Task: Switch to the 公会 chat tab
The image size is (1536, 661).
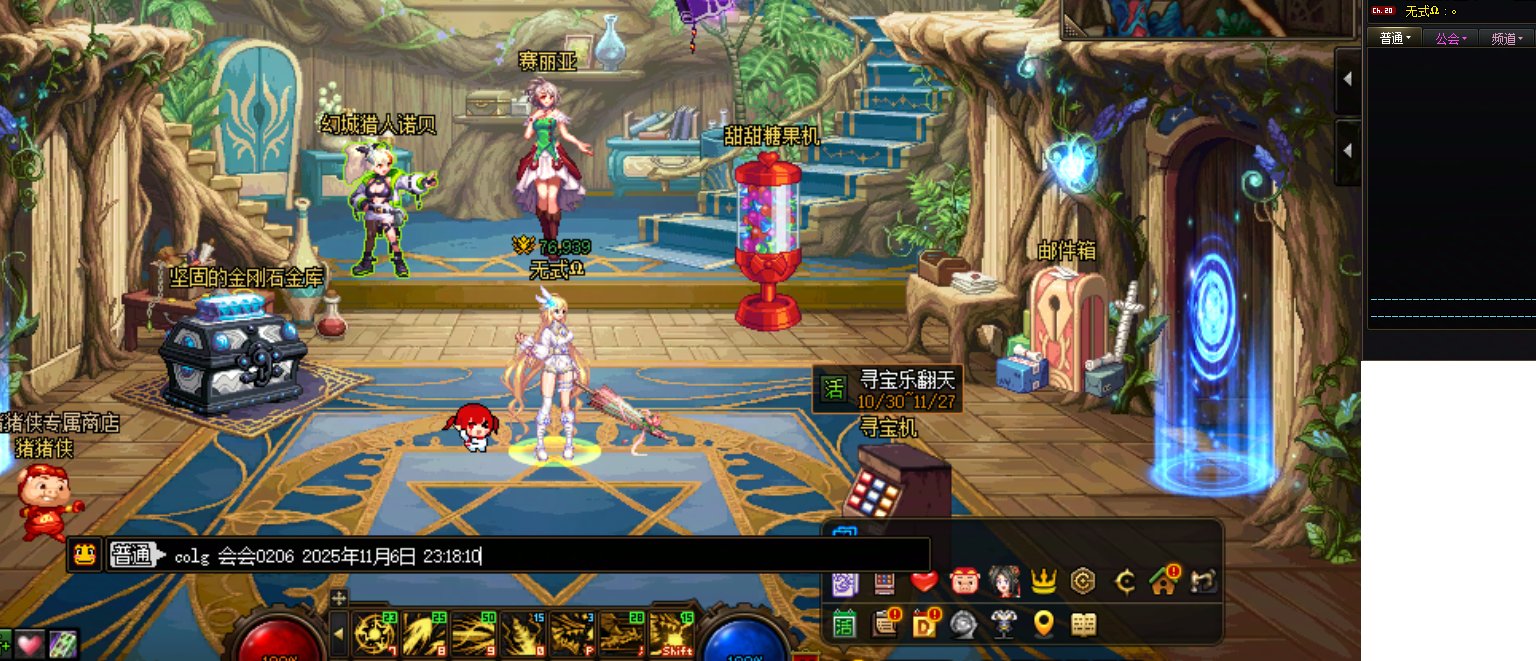Action: pyautogui.click(x=1451, y=38)
